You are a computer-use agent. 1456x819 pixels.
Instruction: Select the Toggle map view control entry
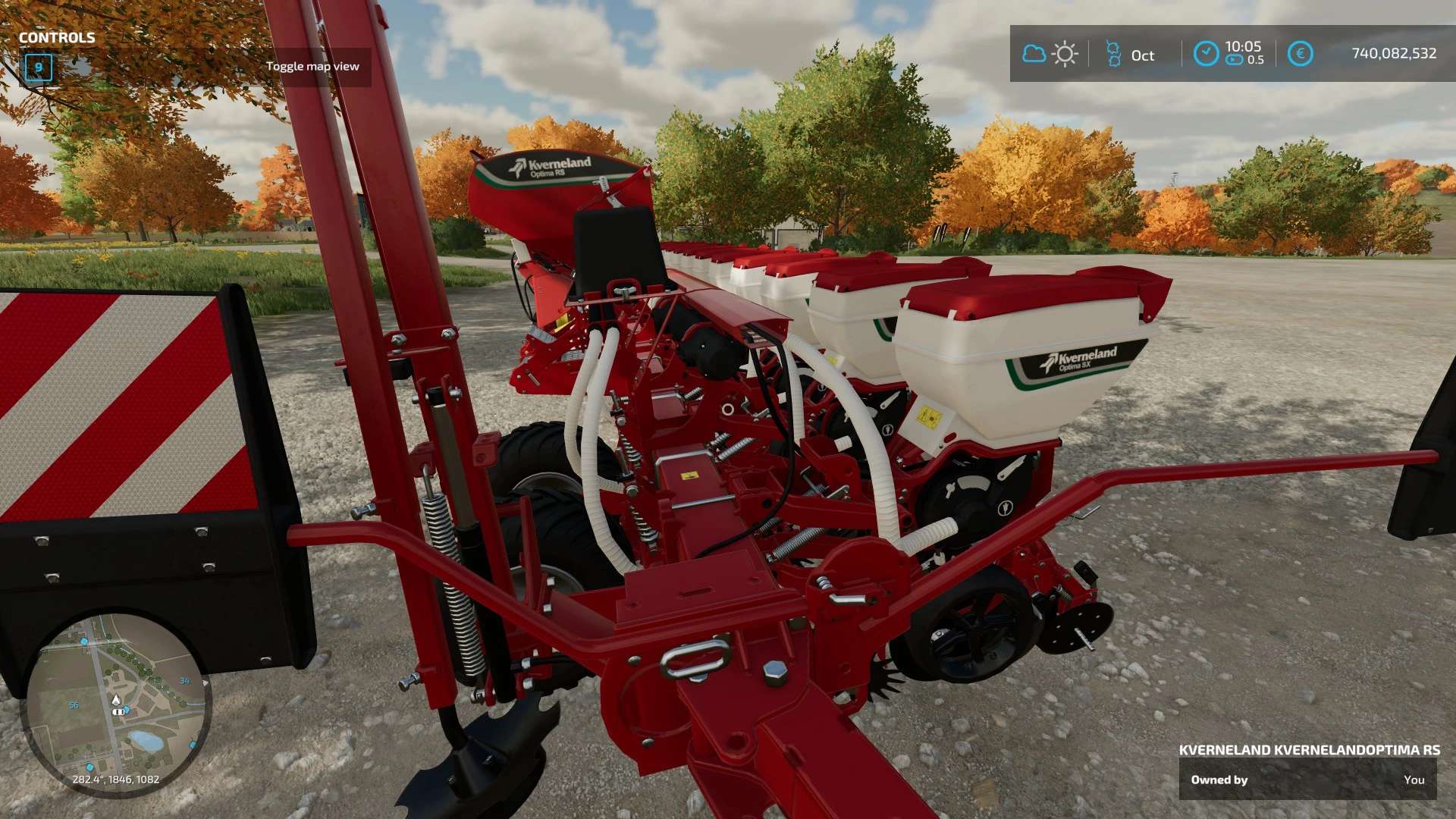point(312,67)
